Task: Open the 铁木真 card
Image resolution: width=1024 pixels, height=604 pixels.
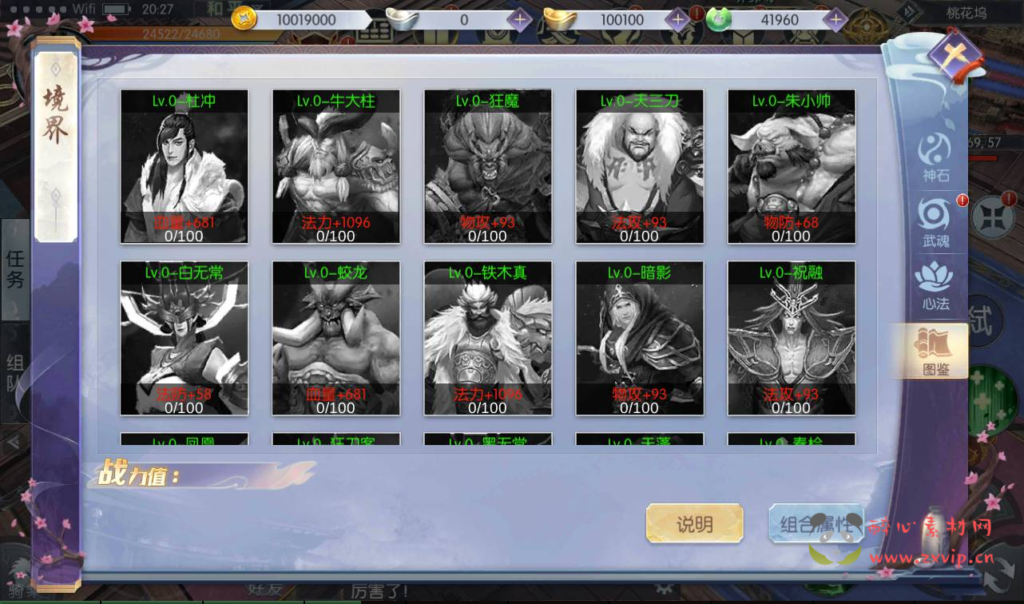Action: pos(487,338)
